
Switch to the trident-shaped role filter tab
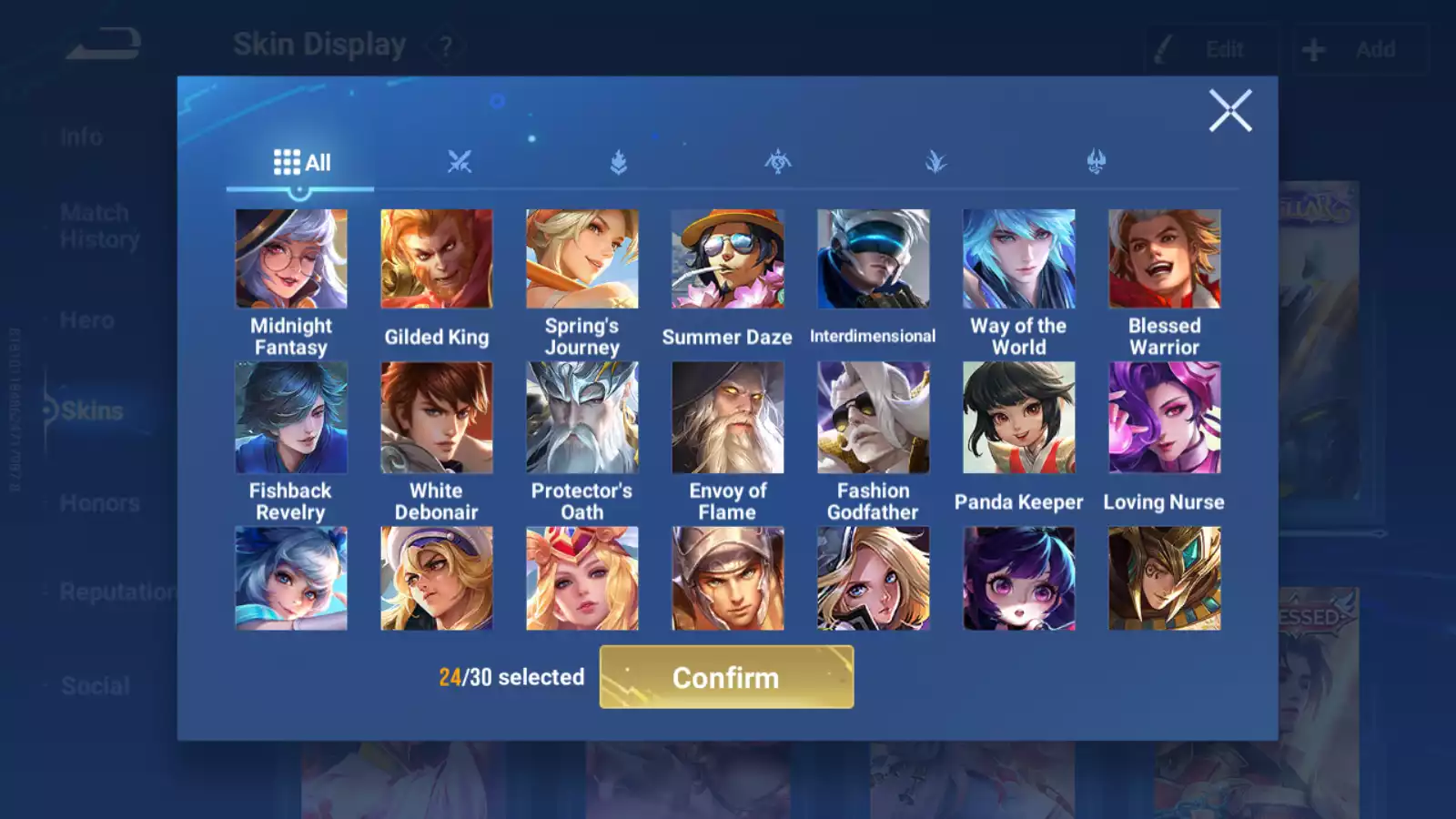click(1097, 163)
